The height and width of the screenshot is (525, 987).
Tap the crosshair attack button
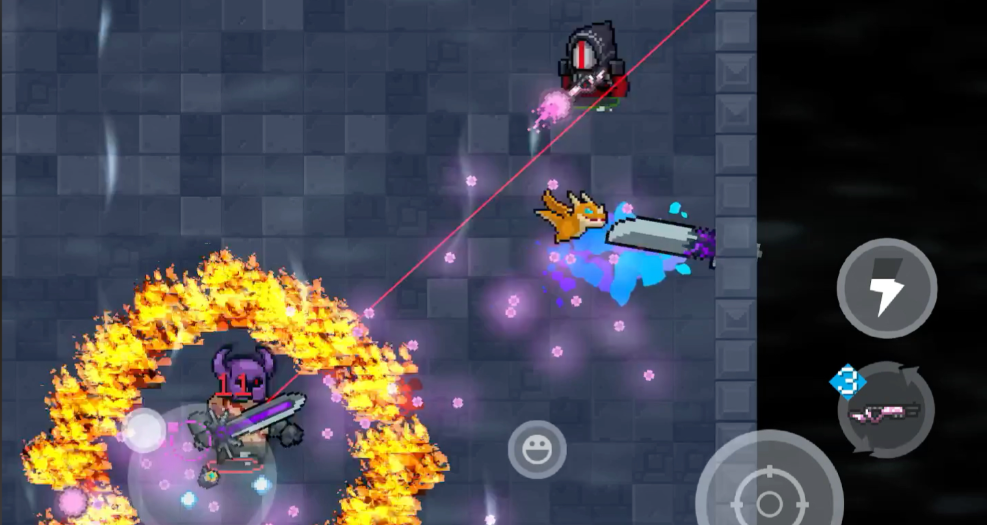768,498
